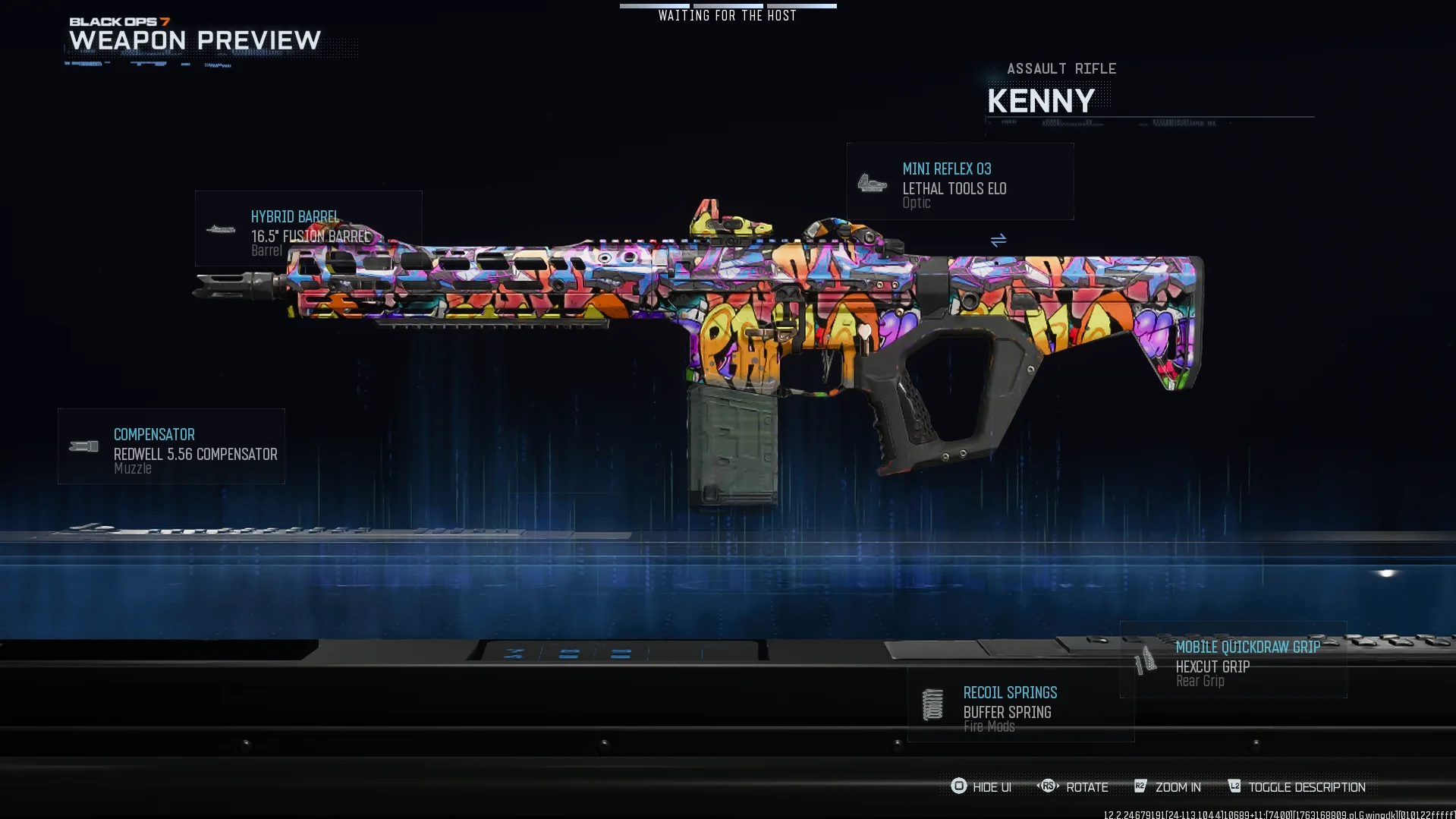Hide the UI overlay
This screenshot has width=1456, height=819.
point(981,787)
